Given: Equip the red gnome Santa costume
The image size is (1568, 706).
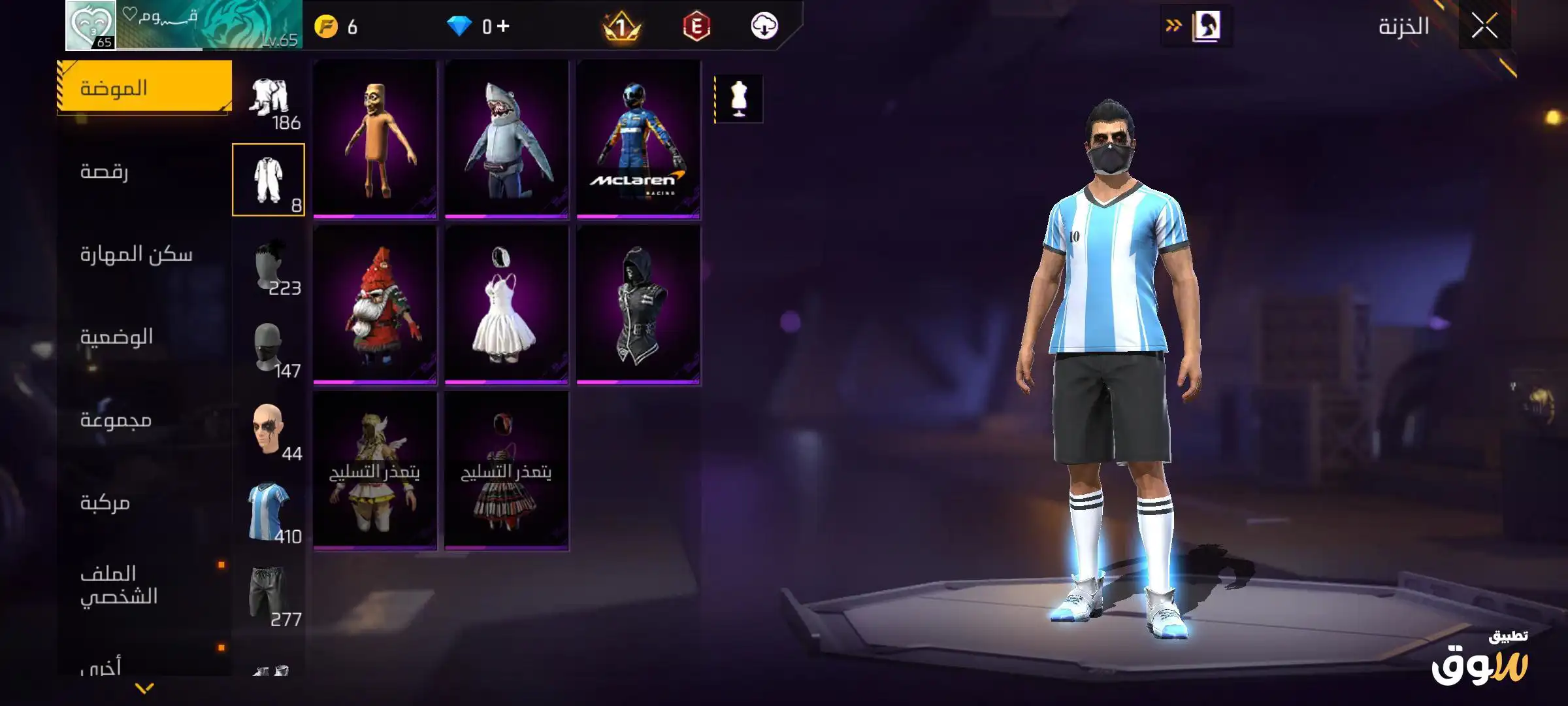Looking at the screenshot, I should (x=374, y=305).
